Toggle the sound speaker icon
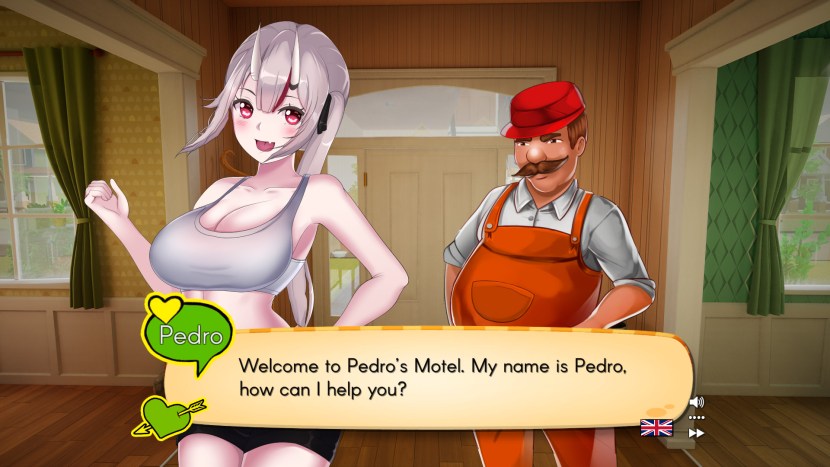Screen dimensions: 830x467 697,403
